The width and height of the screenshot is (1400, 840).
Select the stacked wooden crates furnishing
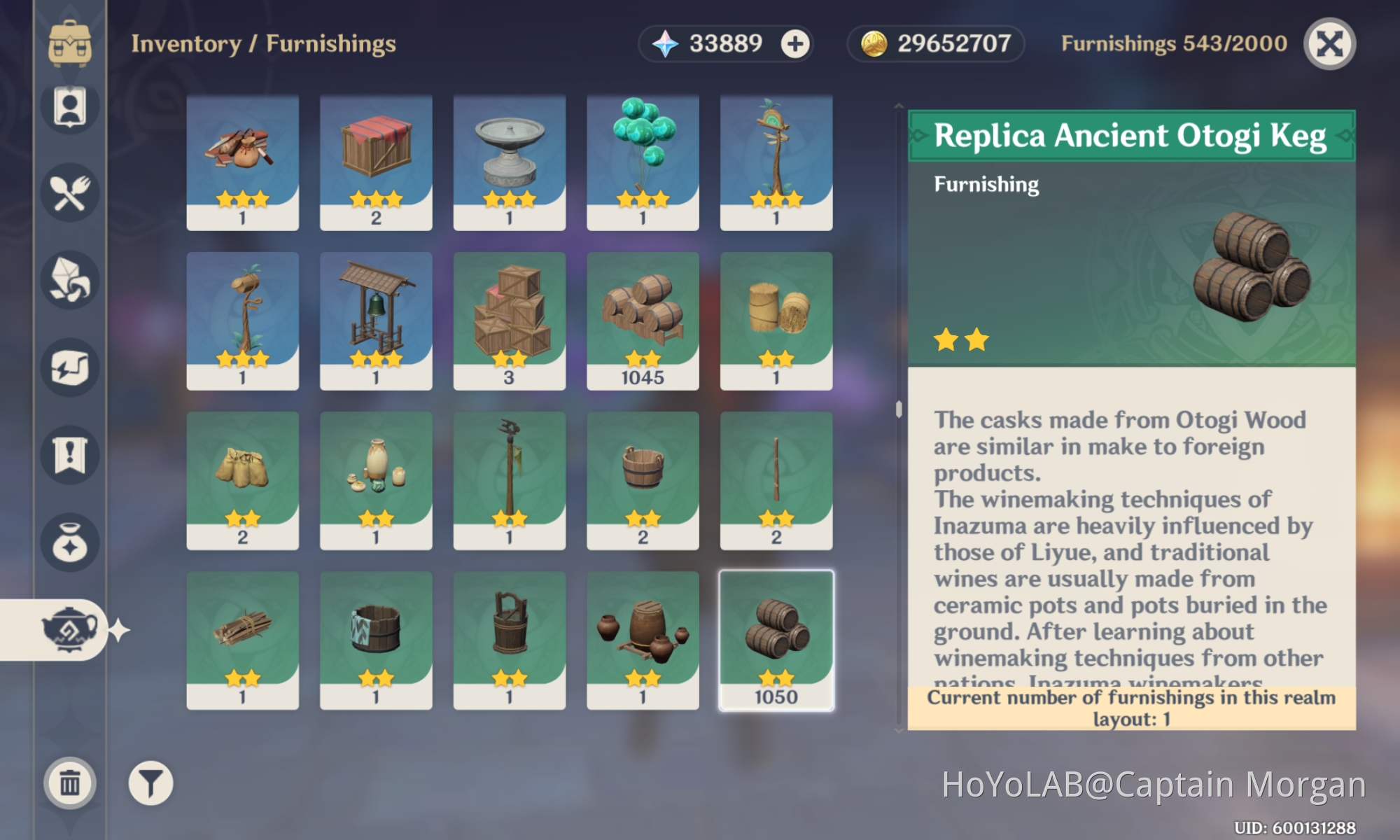point(509,318)
